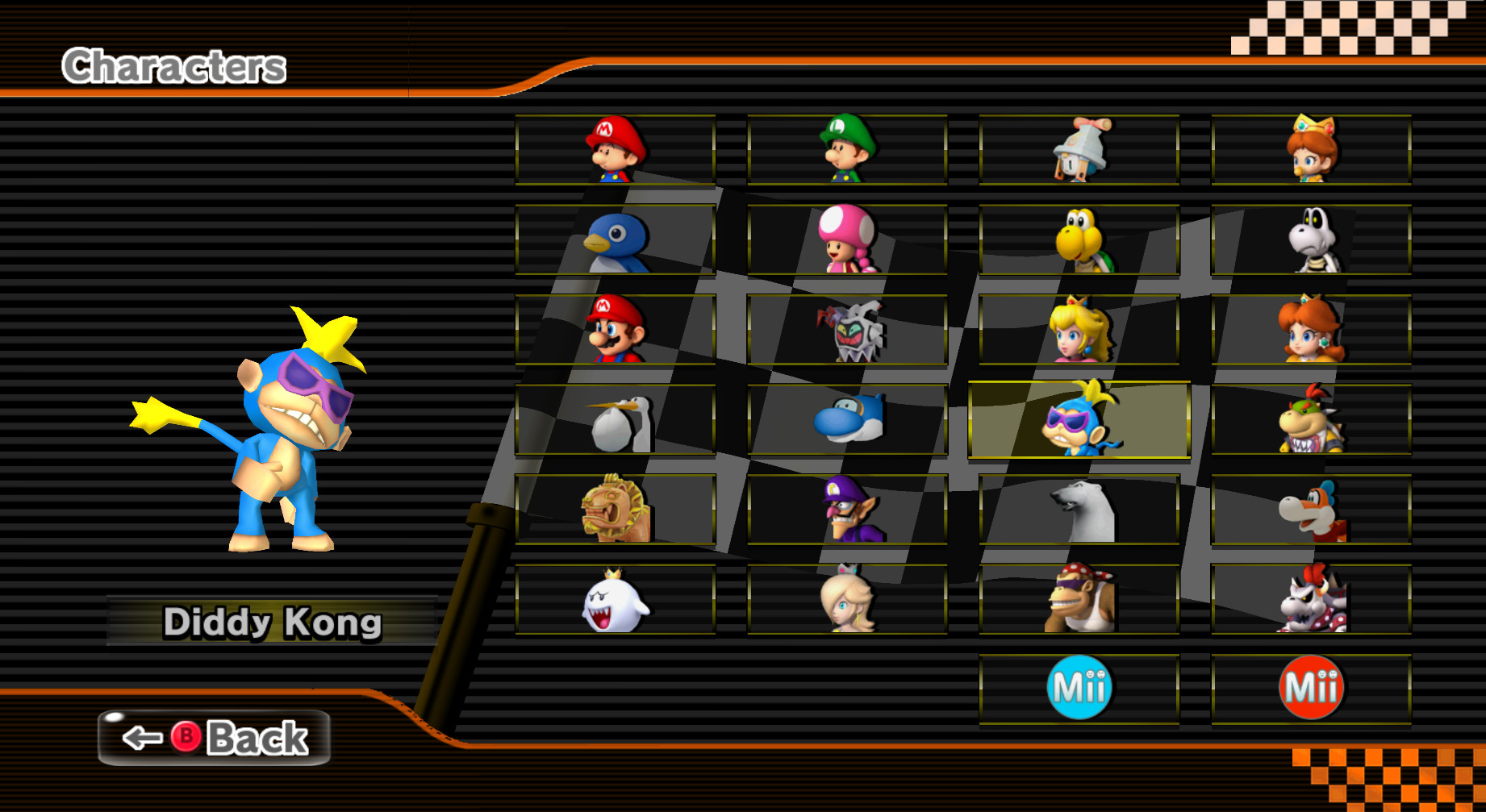The image size is (1486, 812).
Task: Select Princess Peach from the grid
Action: [x=1079, y=333]
